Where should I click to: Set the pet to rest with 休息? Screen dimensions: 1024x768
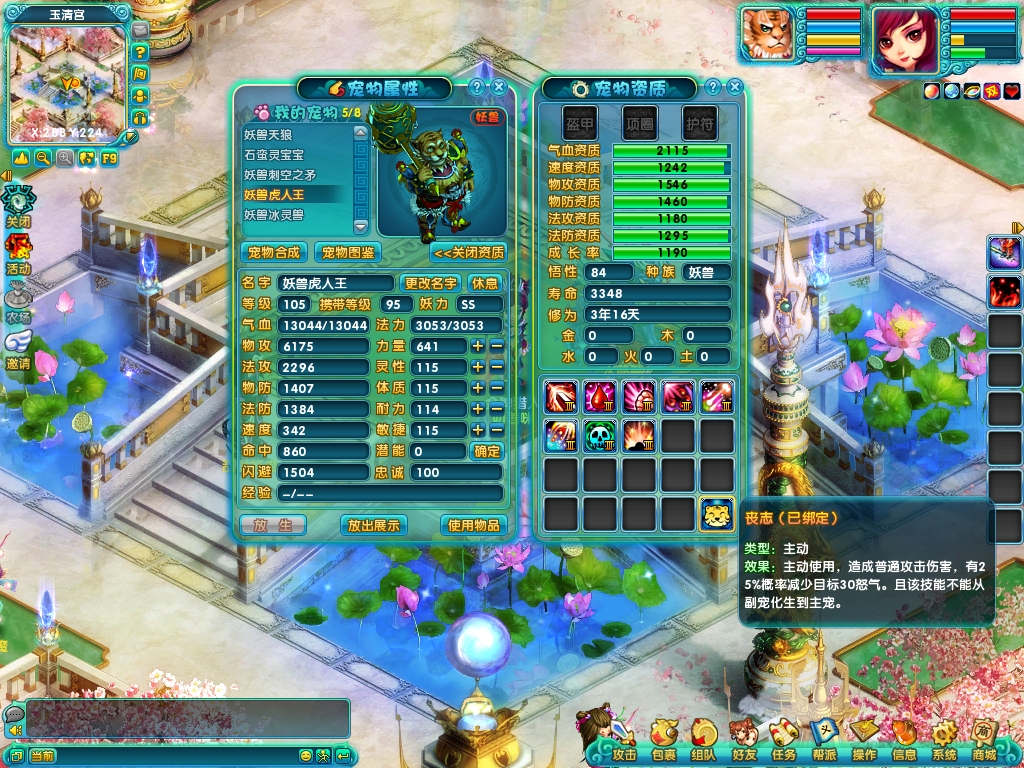point(485,283)
